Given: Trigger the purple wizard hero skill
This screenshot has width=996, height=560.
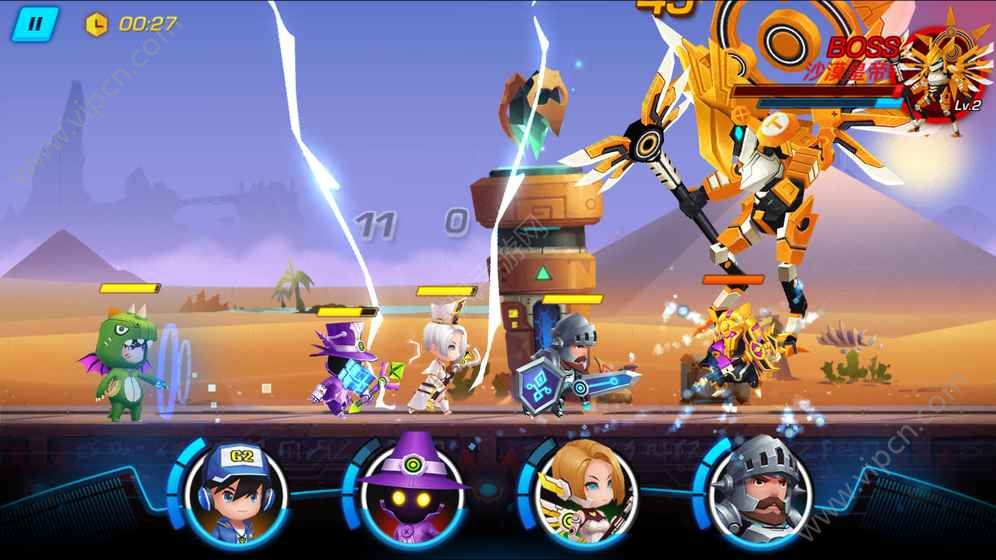Looking at the screenshot, I should click(x=411, y=490).
